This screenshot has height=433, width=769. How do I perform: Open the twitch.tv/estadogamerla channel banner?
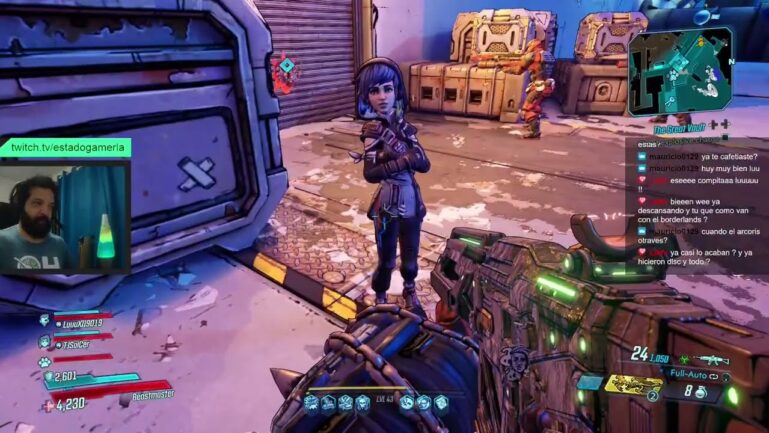click(x=66, y=147)
